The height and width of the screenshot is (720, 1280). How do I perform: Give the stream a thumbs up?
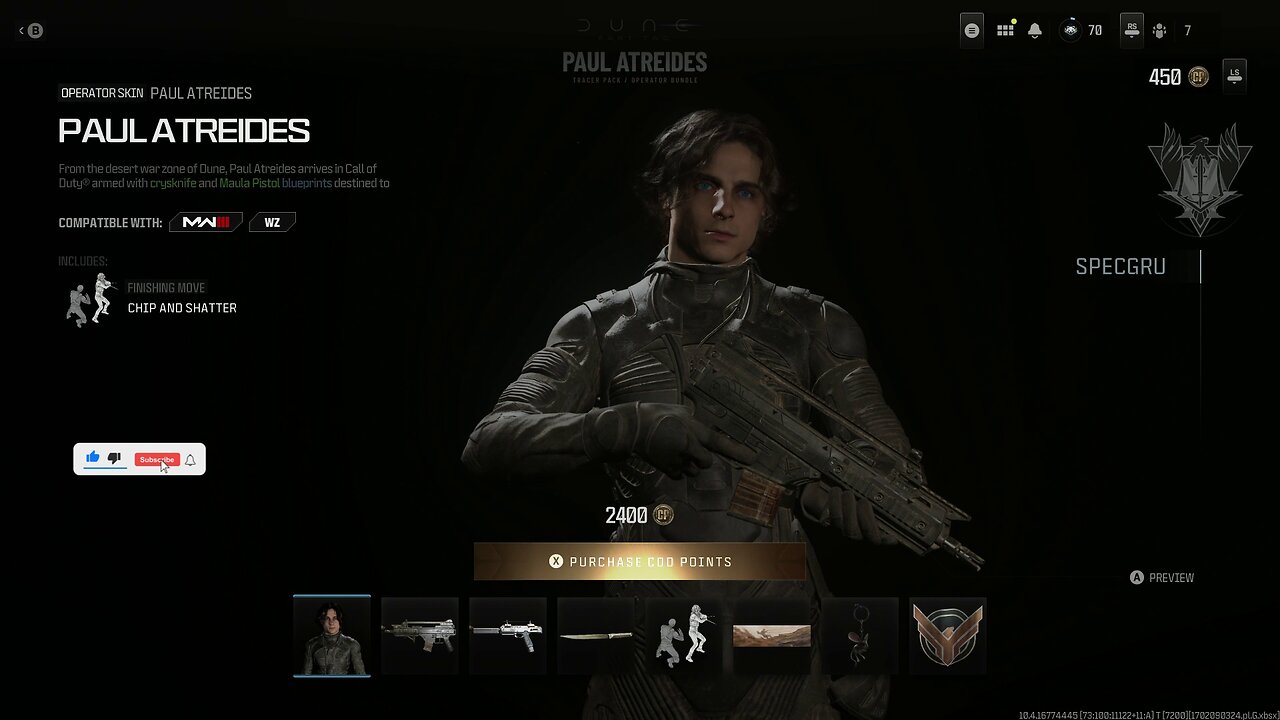[x=92, y=457]
